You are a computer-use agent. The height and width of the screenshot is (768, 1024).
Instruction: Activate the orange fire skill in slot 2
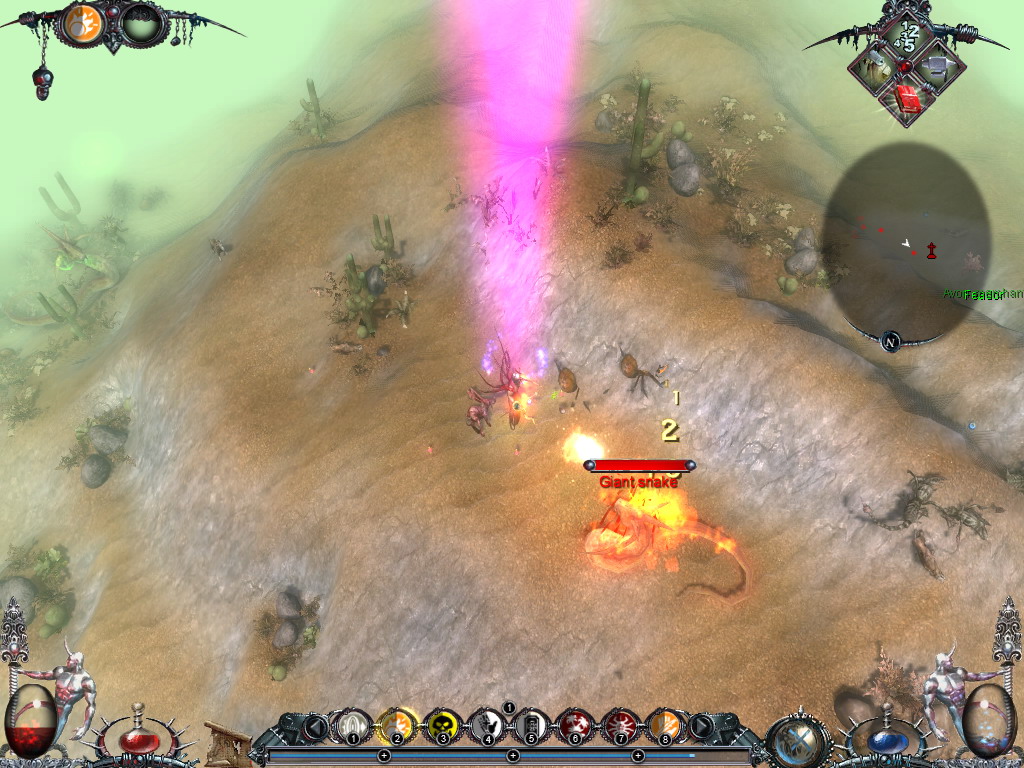pos(397,724)
